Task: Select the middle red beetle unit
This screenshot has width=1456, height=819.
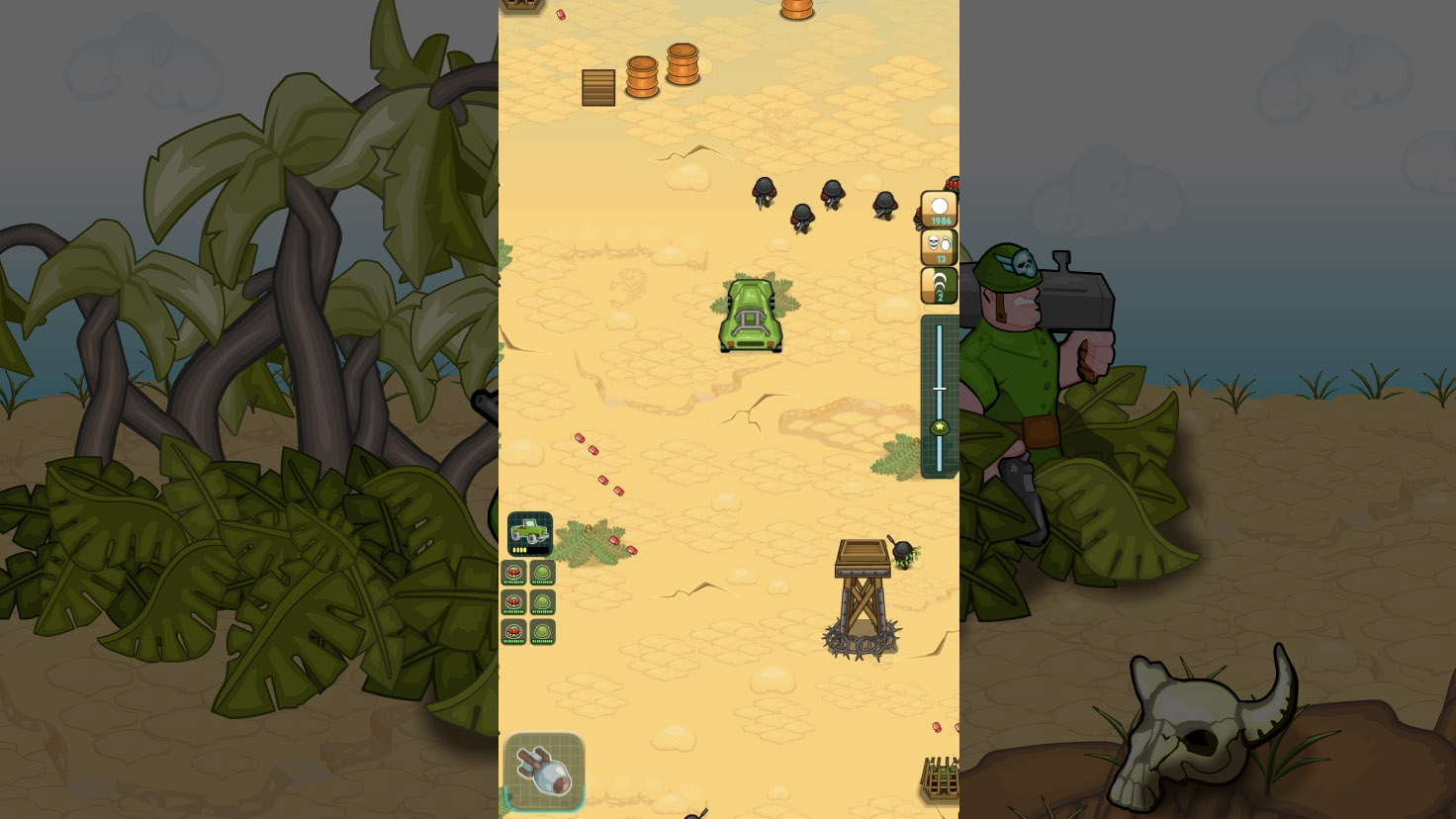Action: pyautogui.click(x=514, y=601)
